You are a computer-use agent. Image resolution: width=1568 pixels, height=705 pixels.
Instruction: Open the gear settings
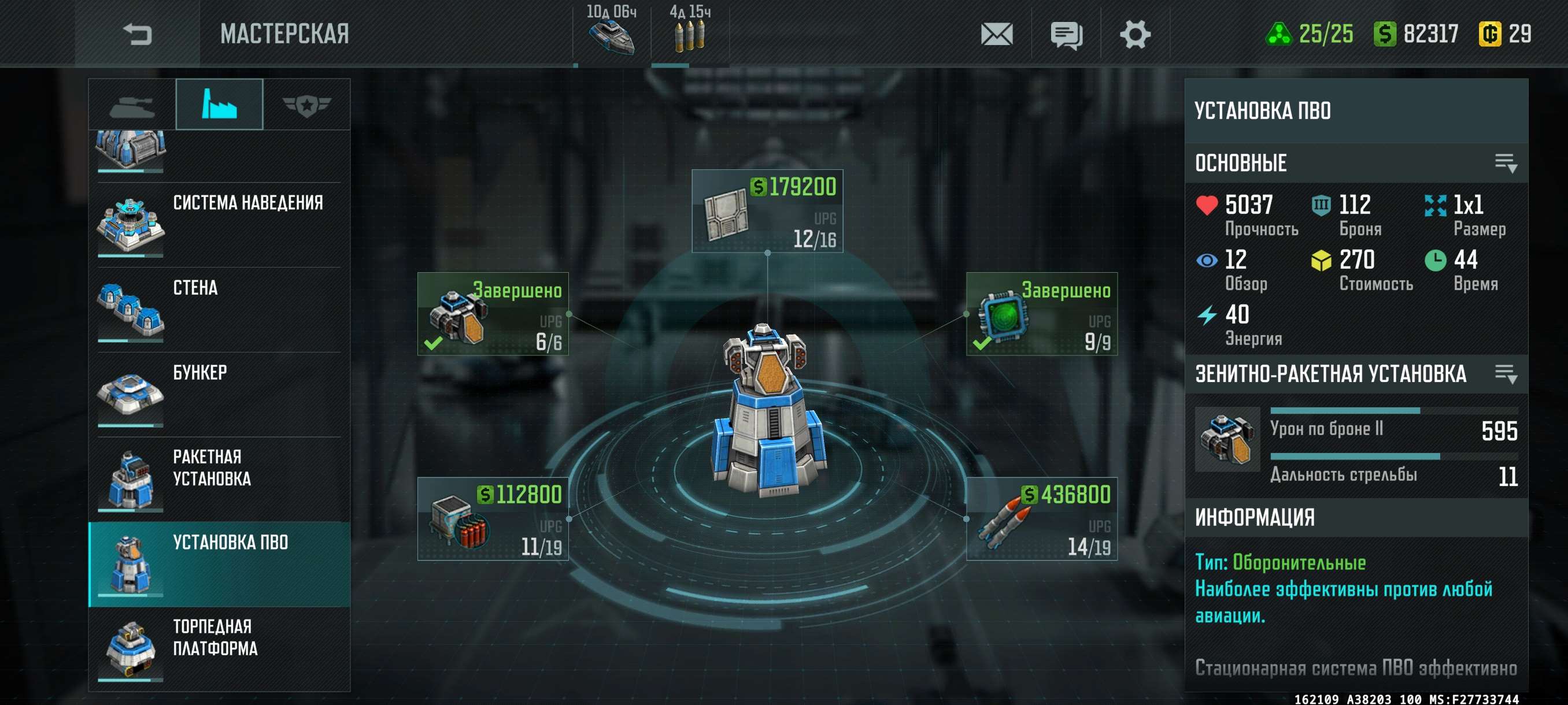point(1134,34)
